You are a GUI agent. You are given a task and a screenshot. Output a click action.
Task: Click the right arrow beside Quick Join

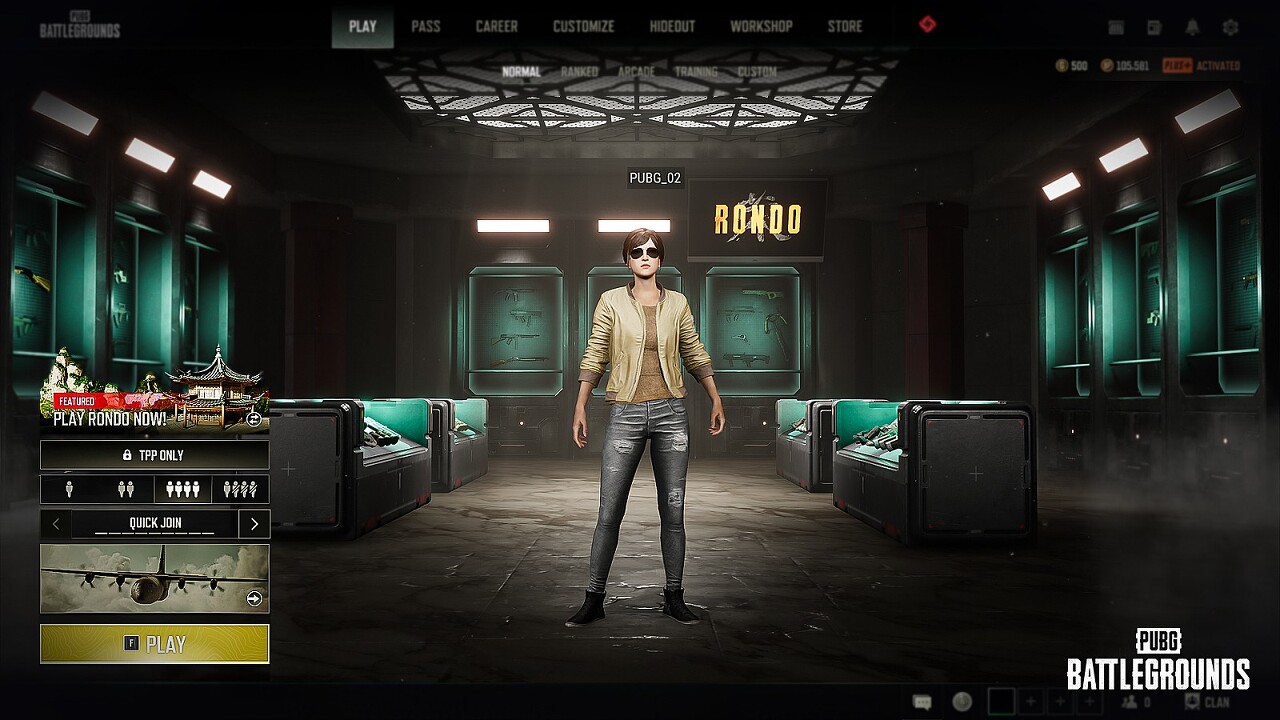pos(254,523)
